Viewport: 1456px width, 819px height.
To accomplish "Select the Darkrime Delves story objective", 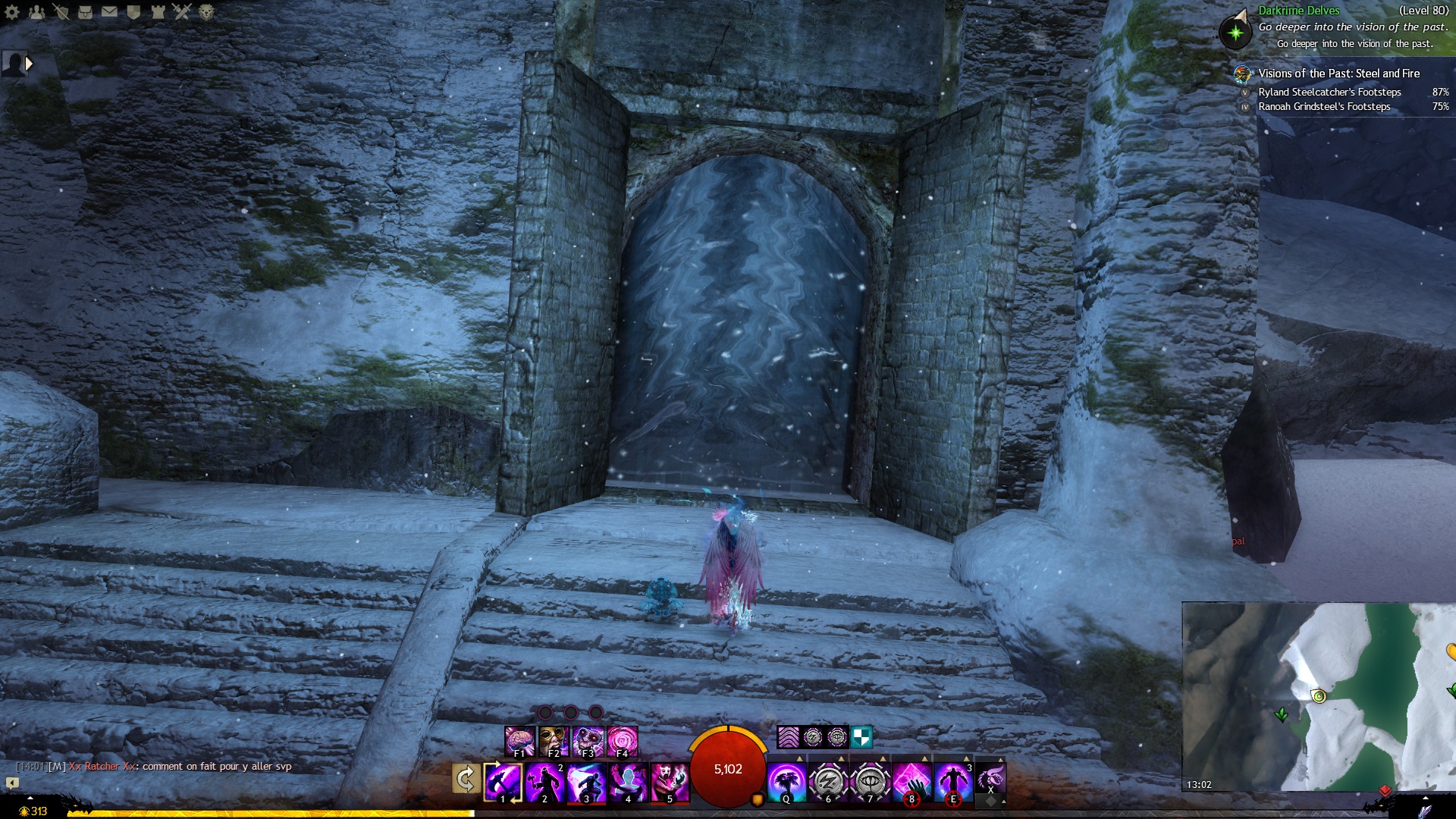I will 1298,11.
